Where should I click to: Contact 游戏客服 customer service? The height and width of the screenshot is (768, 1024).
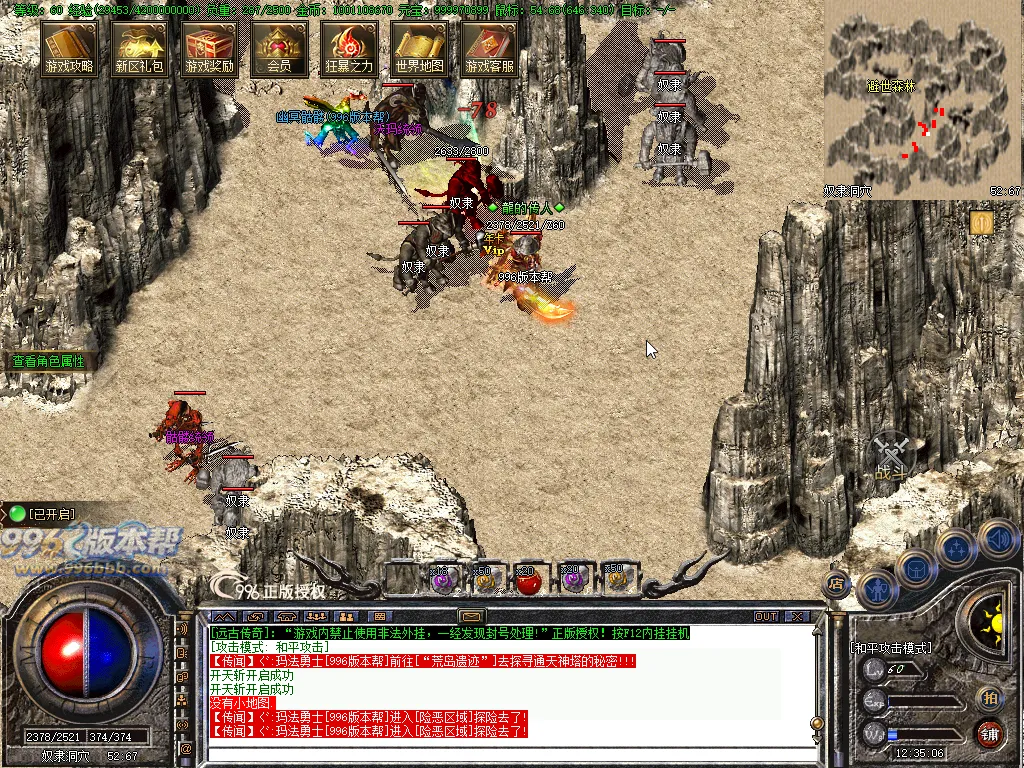point(489,48)
